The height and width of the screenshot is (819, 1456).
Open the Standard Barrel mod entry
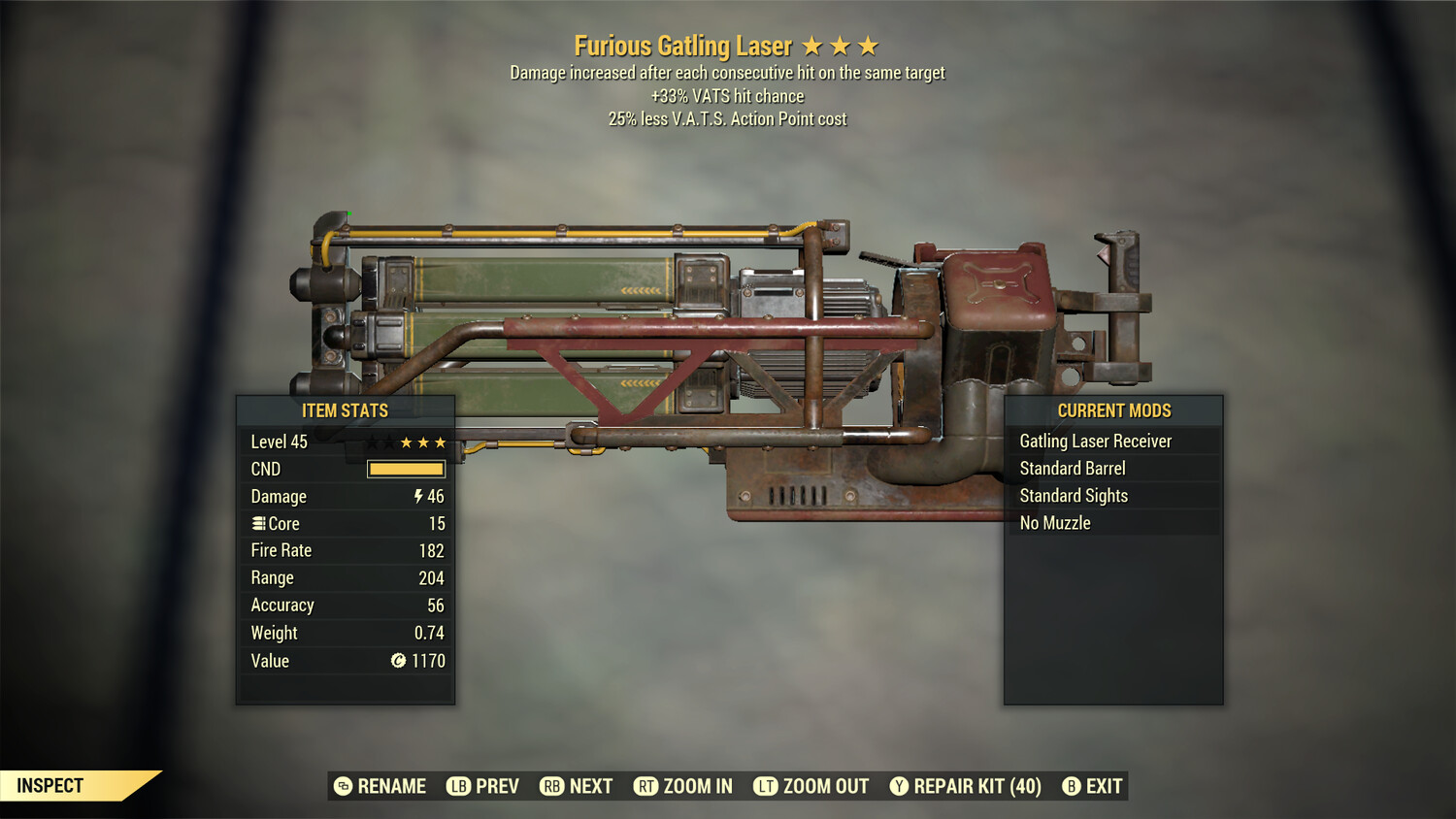coord(1072,468)
